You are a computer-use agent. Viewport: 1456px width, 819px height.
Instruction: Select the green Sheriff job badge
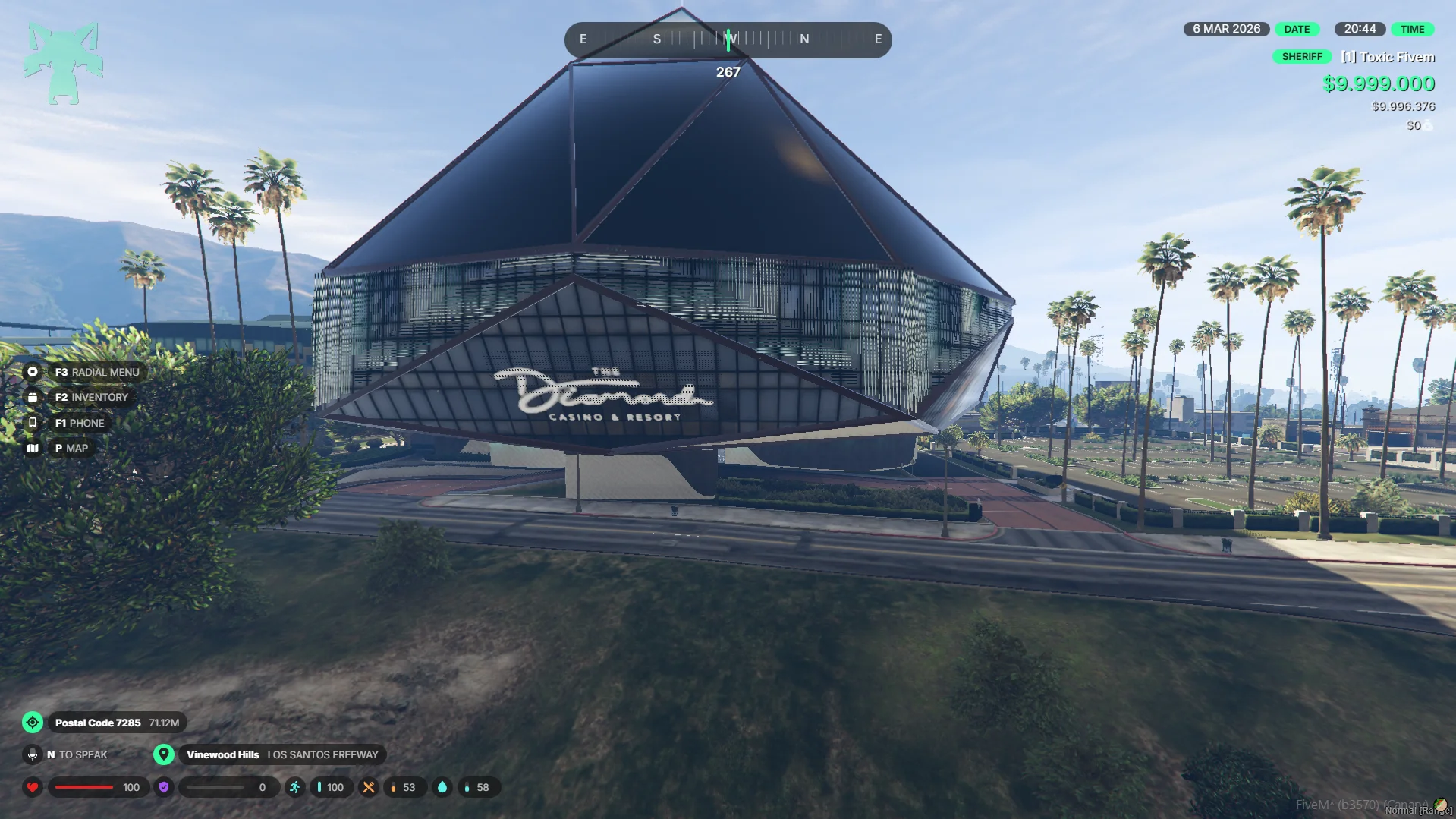point(1301,57)
